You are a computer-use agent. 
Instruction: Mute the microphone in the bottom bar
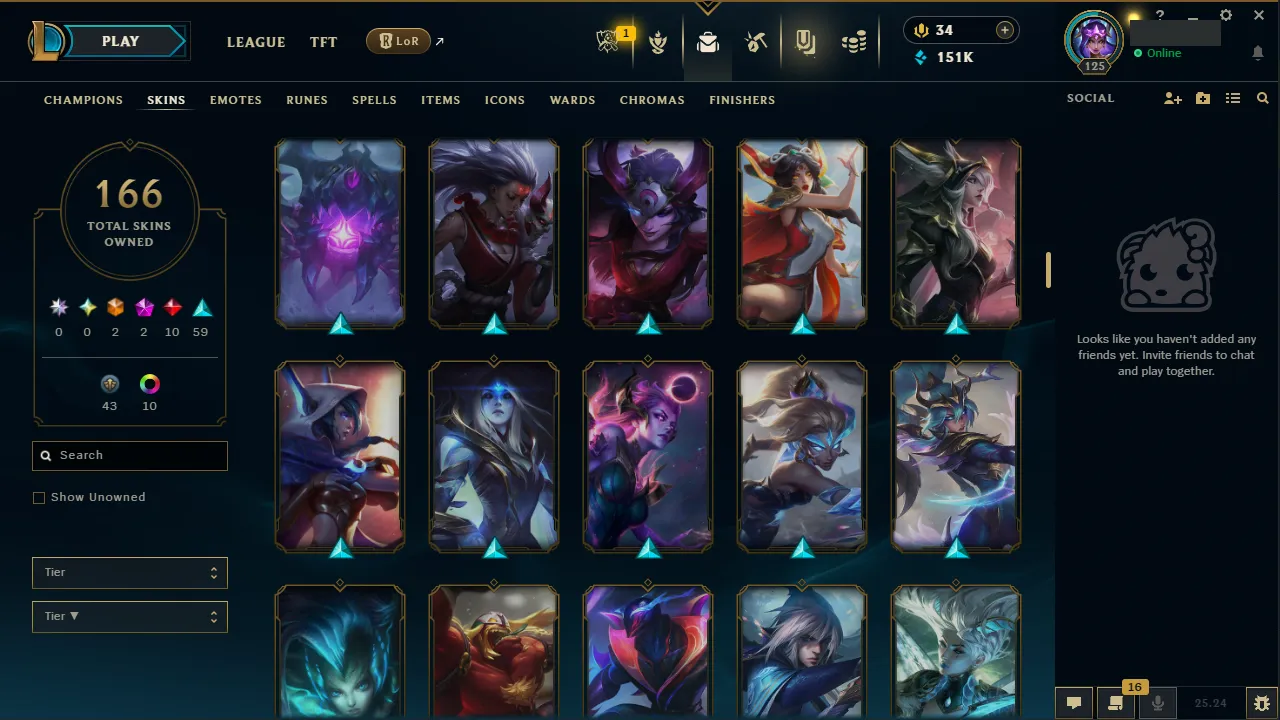(x=1157, y=701)
